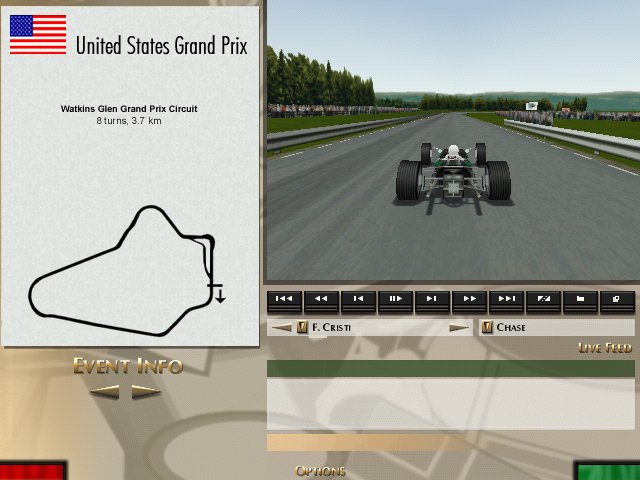Viewport: 640px width, 480px height.
Task: Step the replay back one frame
Action: (357, 299)
